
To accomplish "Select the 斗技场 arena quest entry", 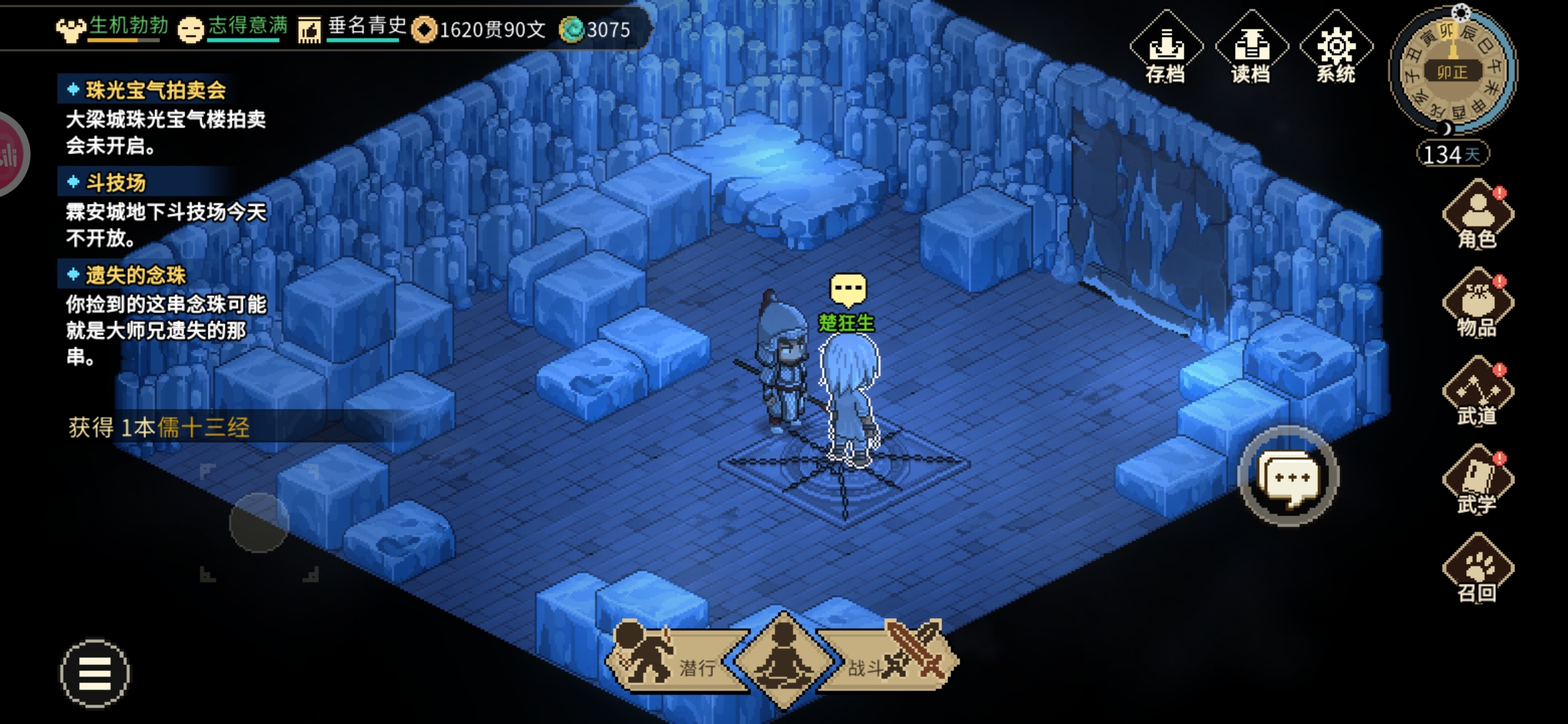I will [115, 182].
